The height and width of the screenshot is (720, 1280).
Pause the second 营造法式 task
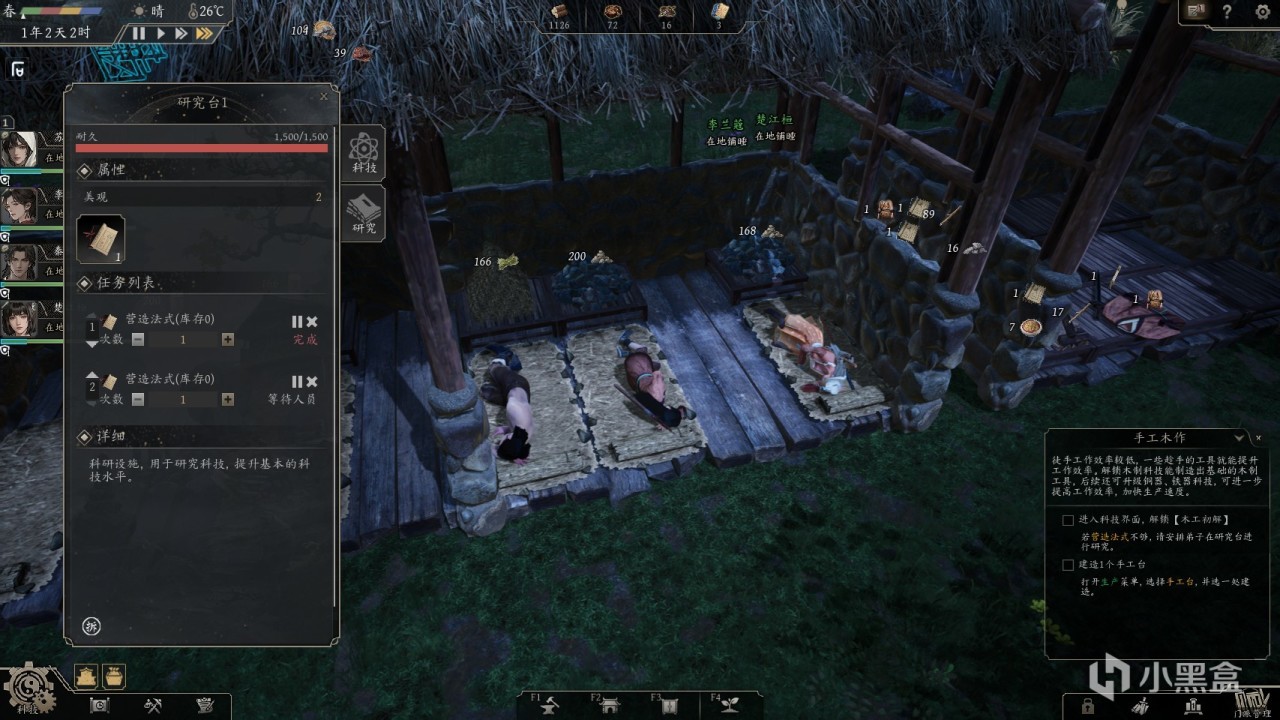[x=297, y=382]
